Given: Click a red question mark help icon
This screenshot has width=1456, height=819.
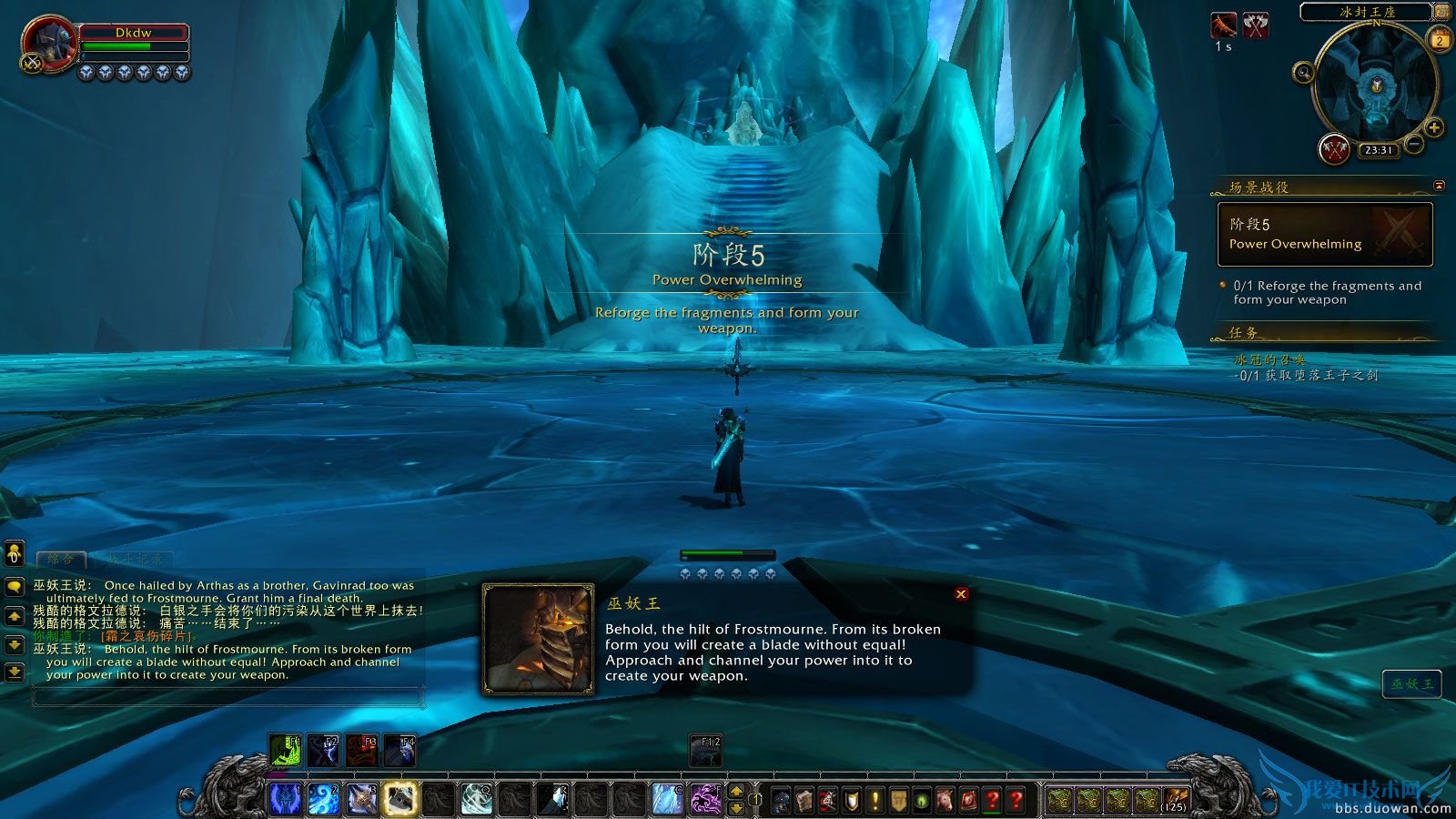Looking at the screenshot, I should 991,799.
